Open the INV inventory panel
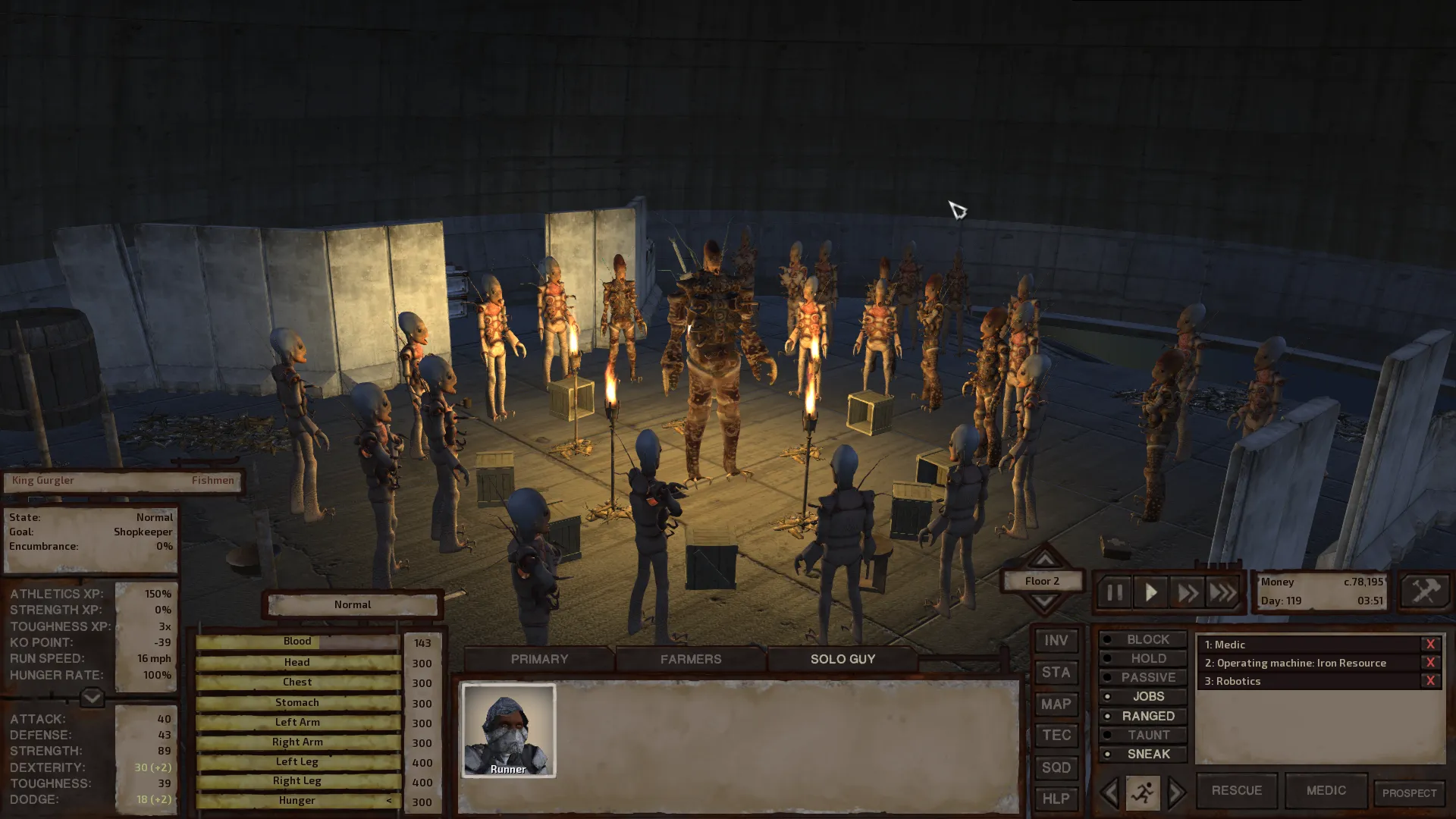Screen dimensions: 1456x819 click(1056, 641)
